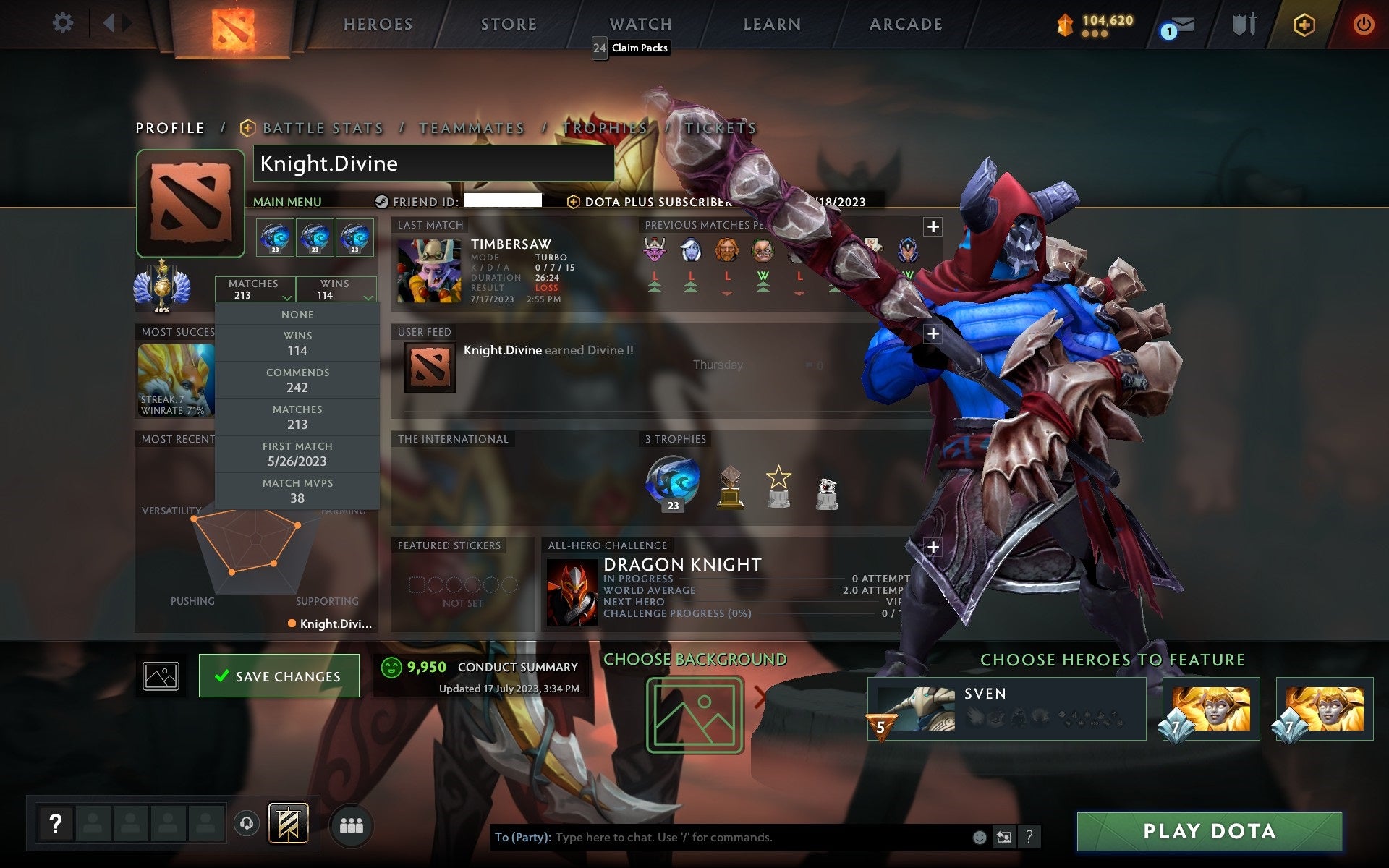Switch to the TROPHIES tab
The height and width of the screenshot is (868, 1389).
(x=606, y=127)
